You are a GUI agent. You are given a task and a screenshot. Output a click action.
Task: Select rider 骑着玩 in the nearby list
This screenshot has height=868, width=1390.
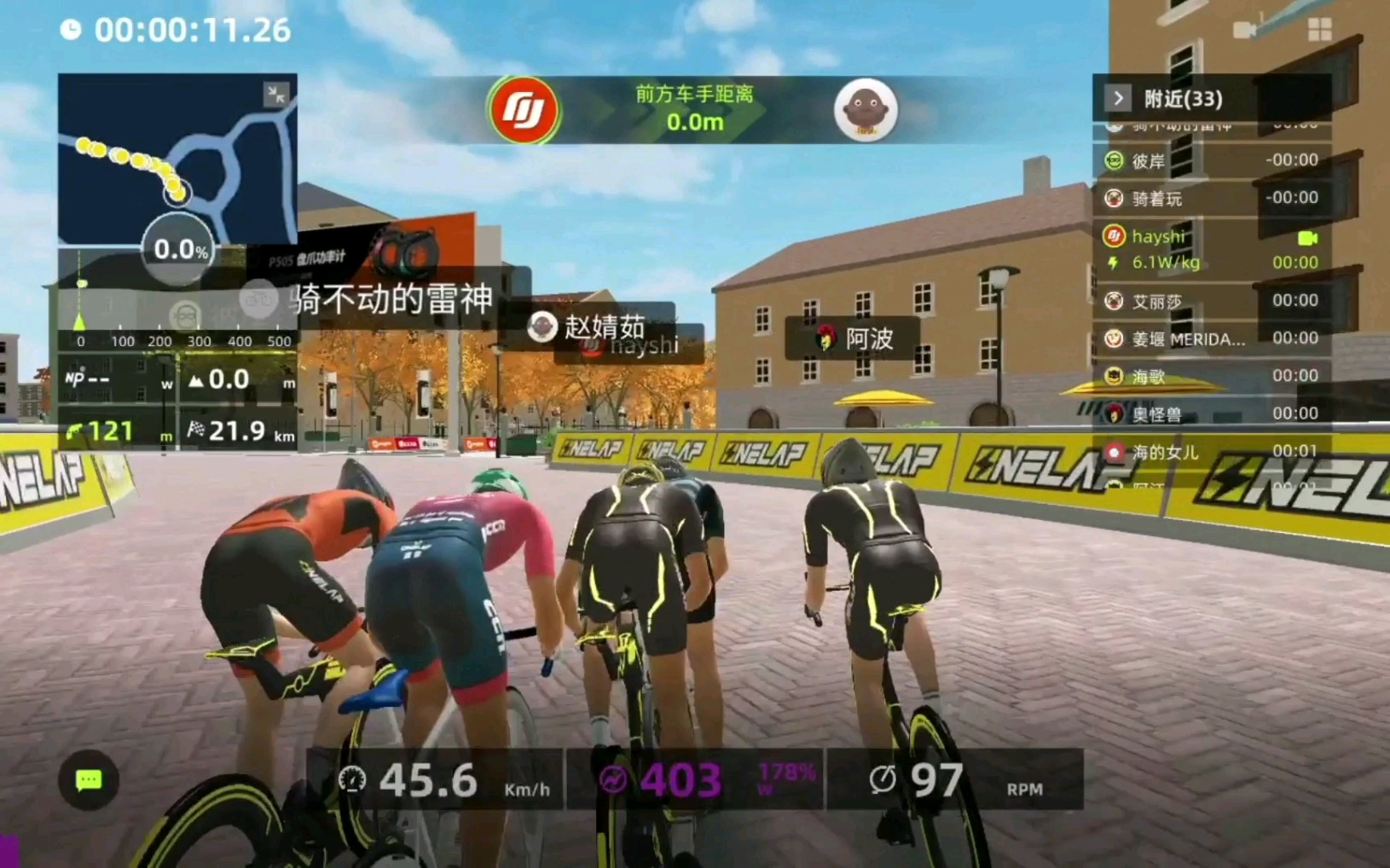pos(1211,199)
